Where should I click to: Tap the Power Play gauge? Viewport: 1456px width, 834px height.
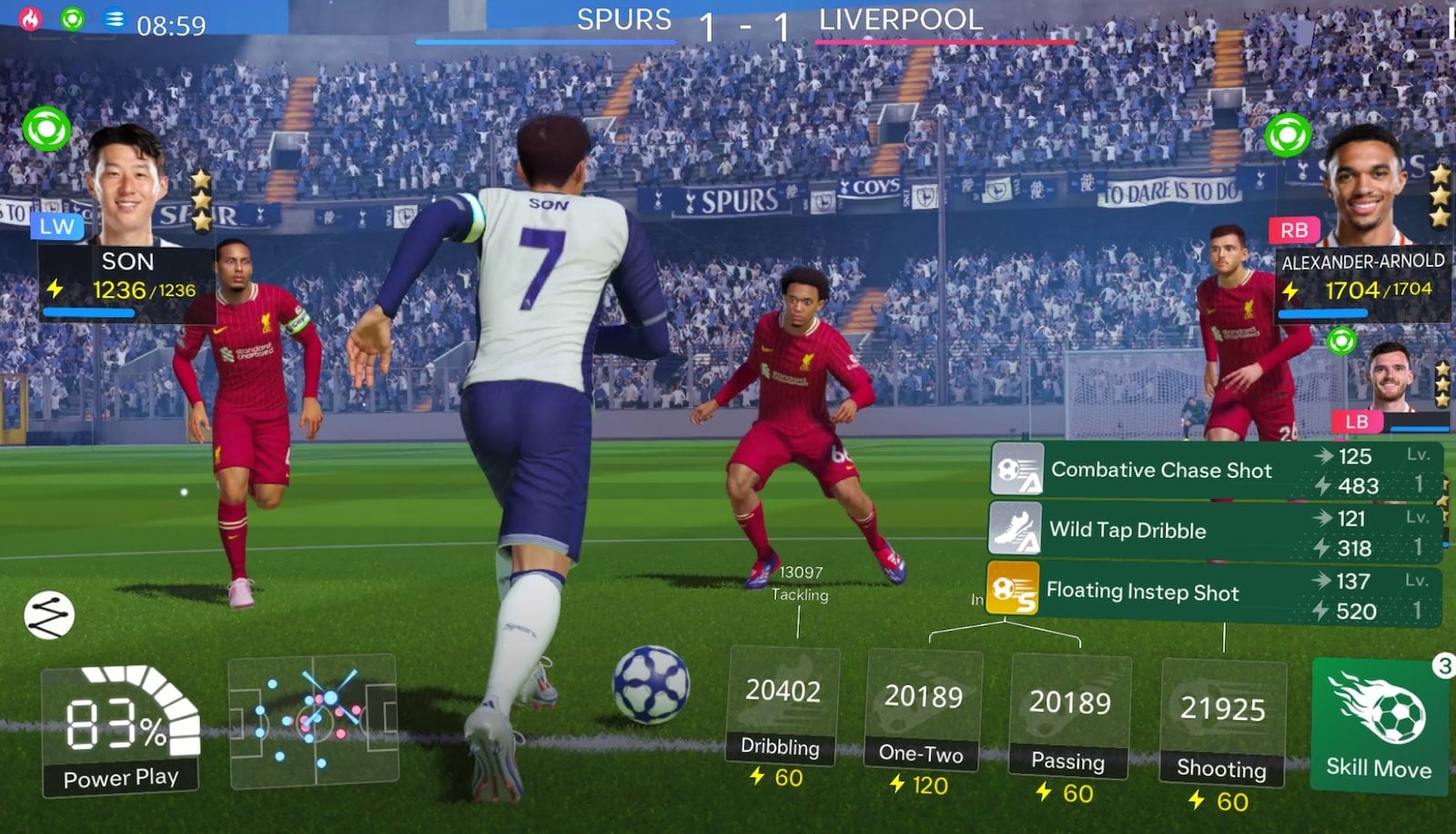[x=121, y=728]
